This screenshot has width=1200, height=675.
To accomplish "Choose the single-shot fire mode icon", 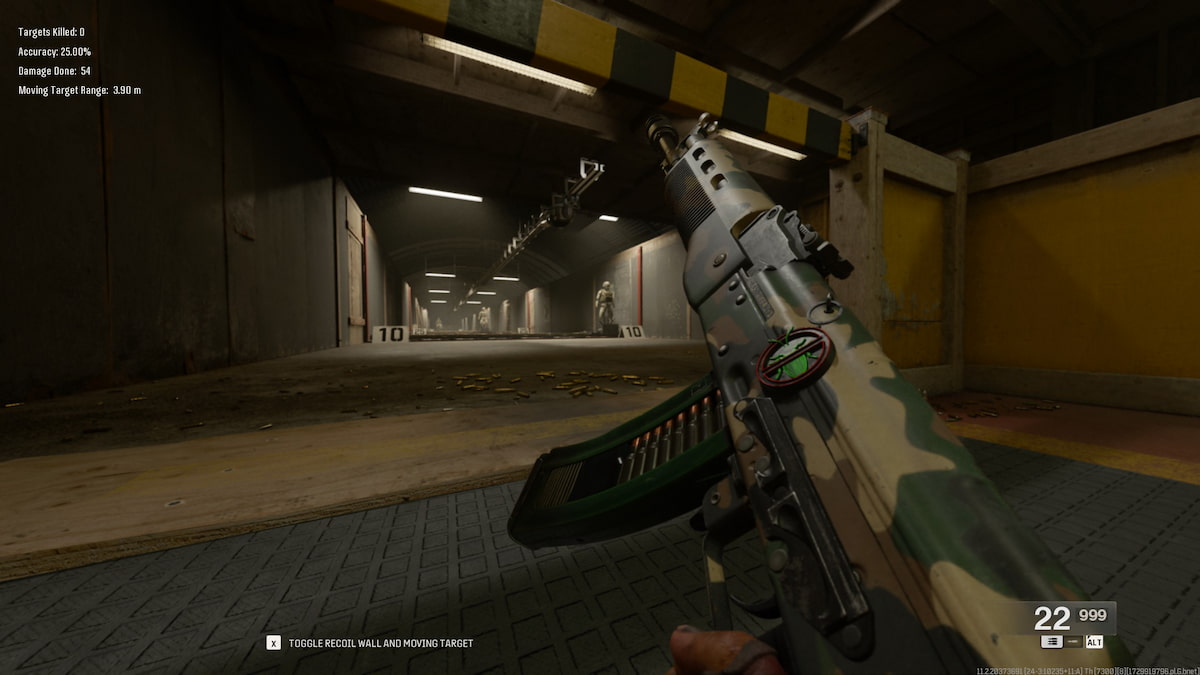I will [x=1072, y=642].
